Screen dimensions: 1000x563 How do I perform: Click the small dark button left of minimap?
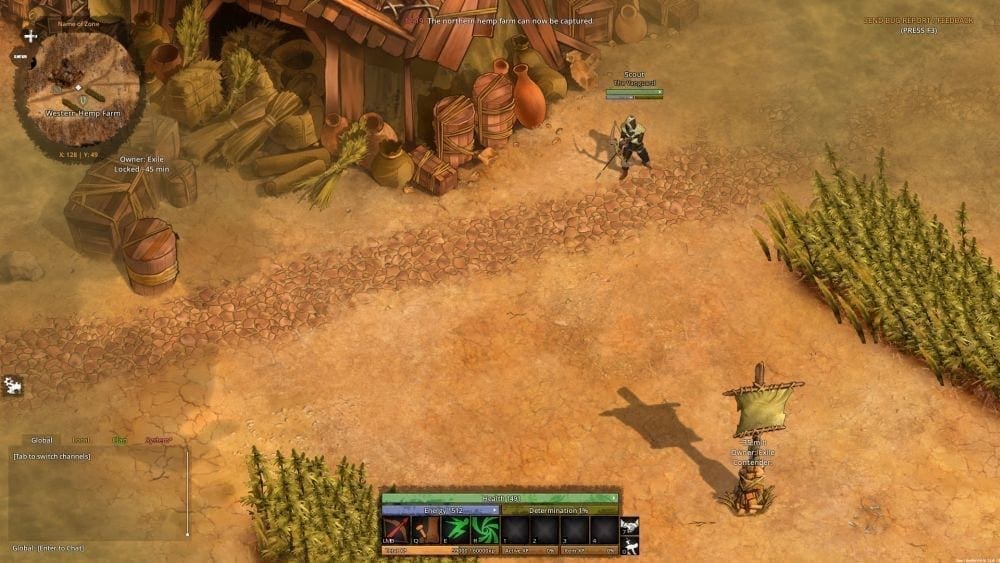[19, 57]
